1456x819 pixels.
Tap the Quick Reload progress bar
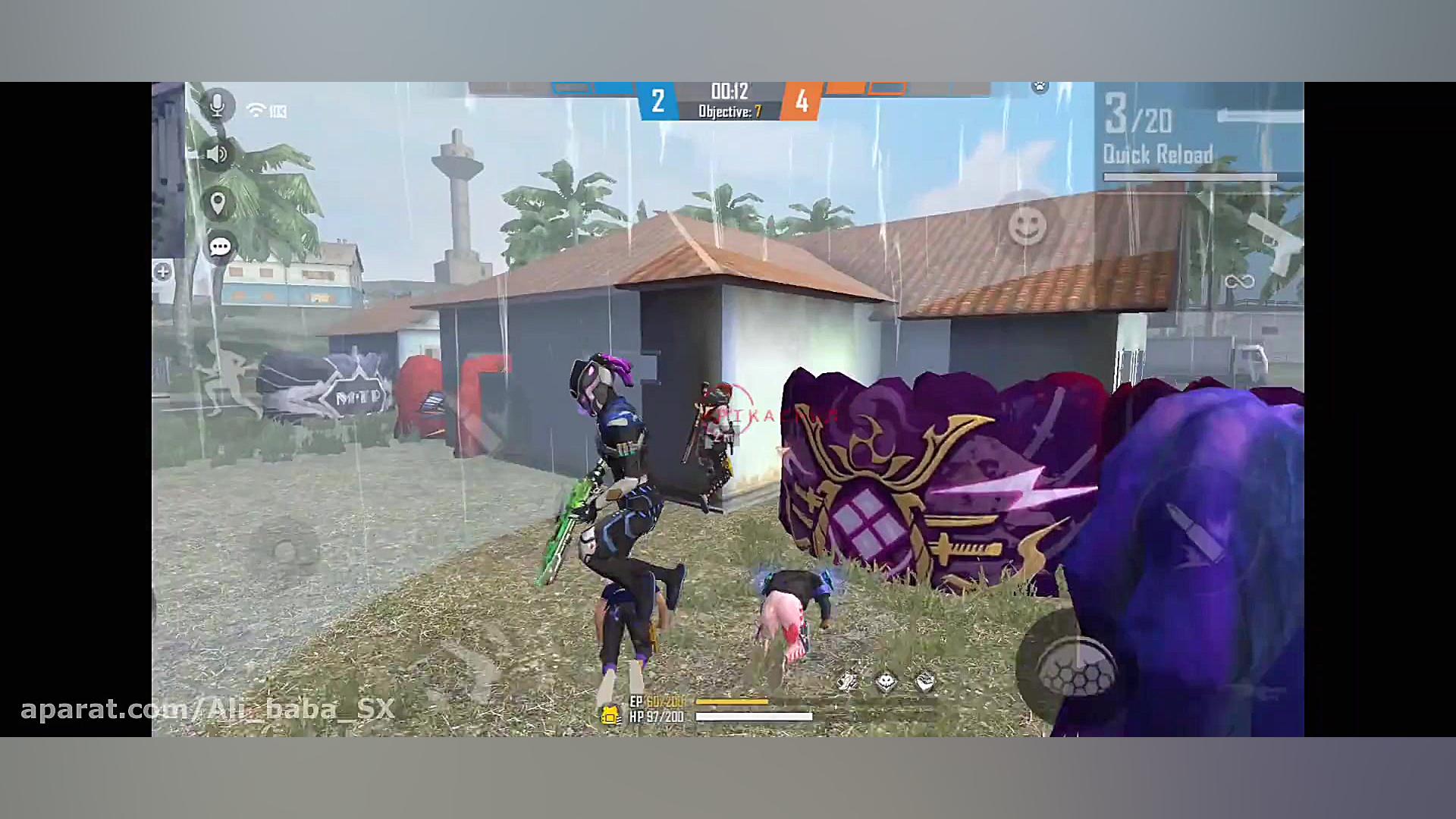point(1191,177)
